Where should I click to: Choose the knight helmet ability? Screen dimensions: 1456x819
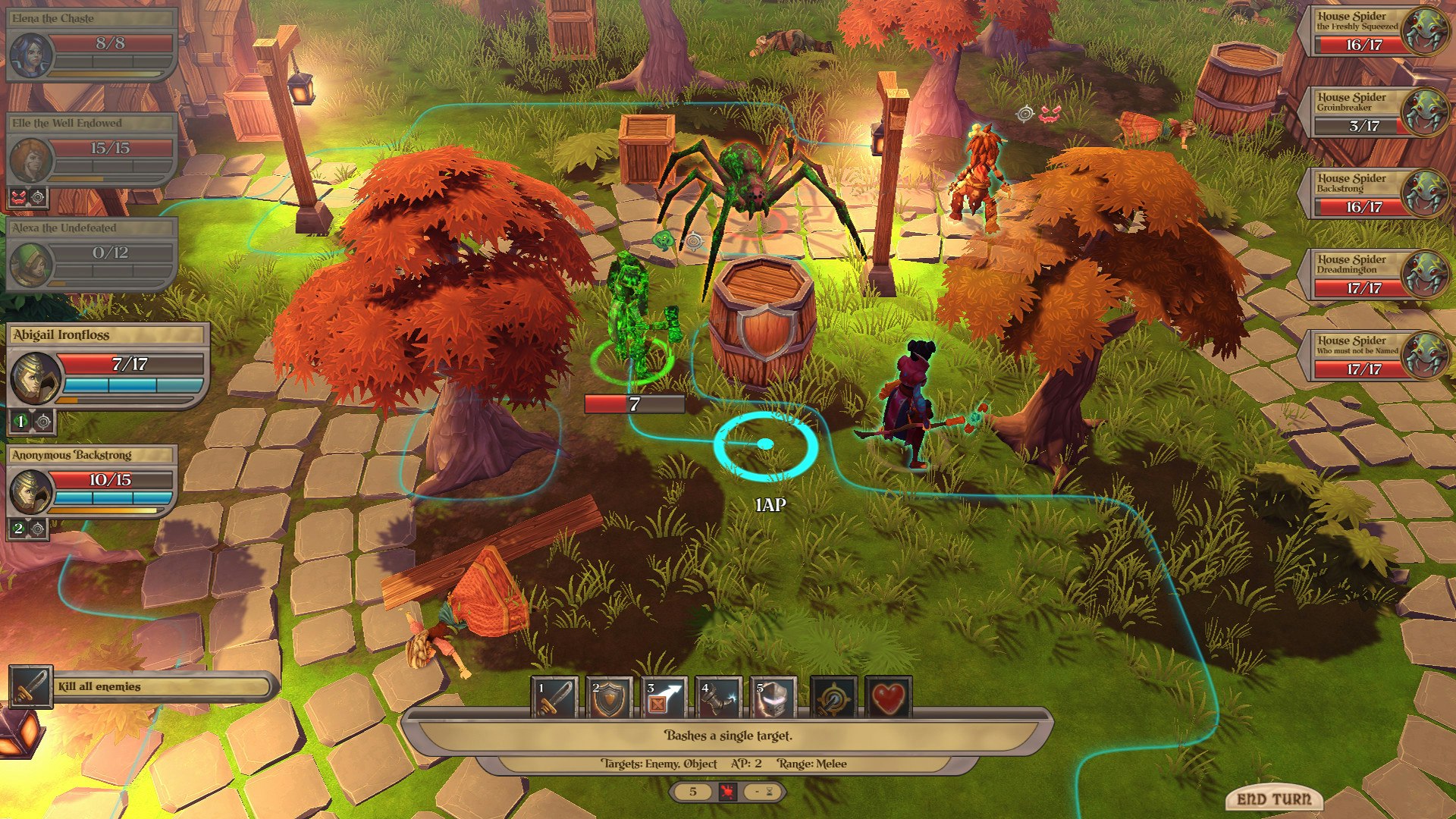click(773, 698)
